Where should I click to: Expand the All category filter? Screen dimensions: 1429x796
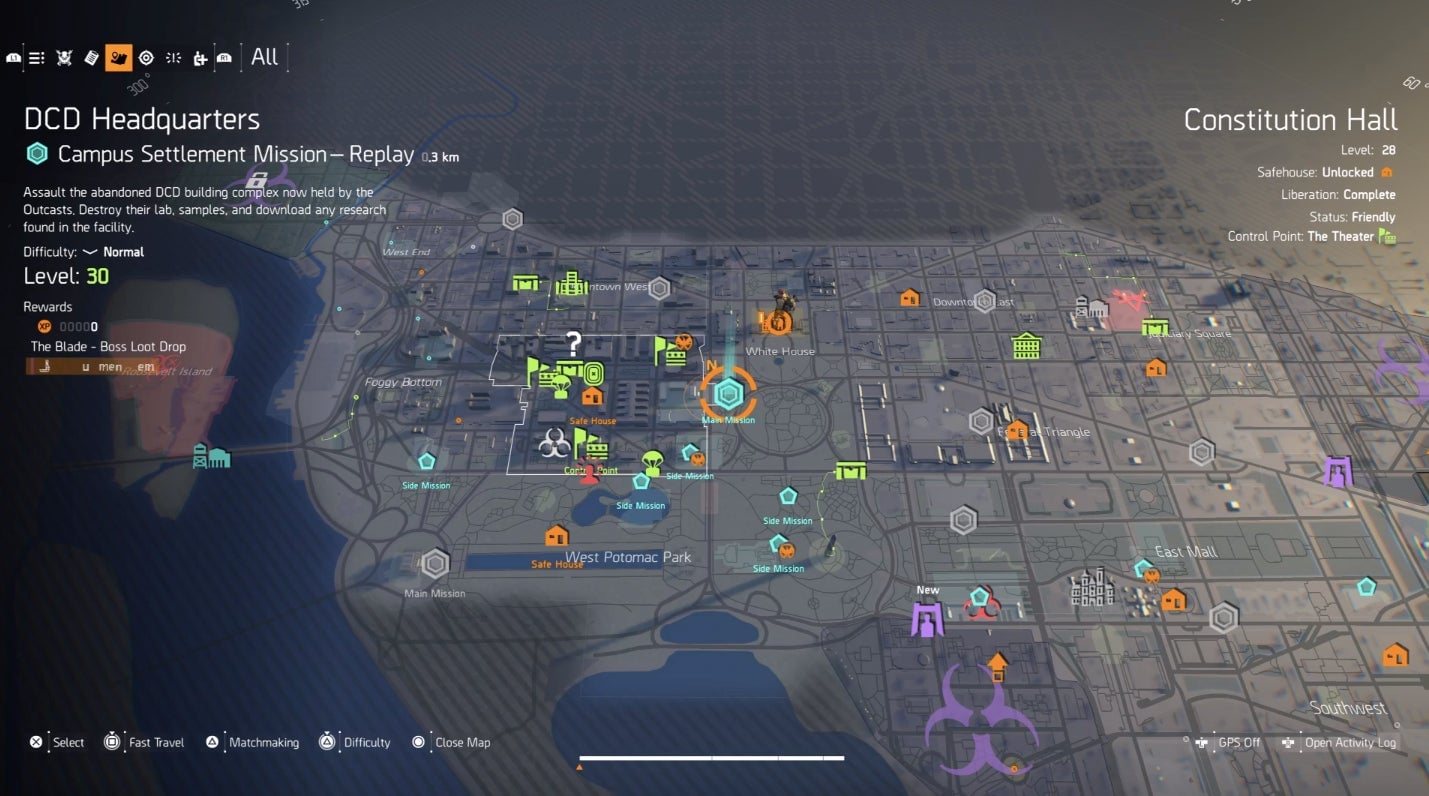[264, 57]
